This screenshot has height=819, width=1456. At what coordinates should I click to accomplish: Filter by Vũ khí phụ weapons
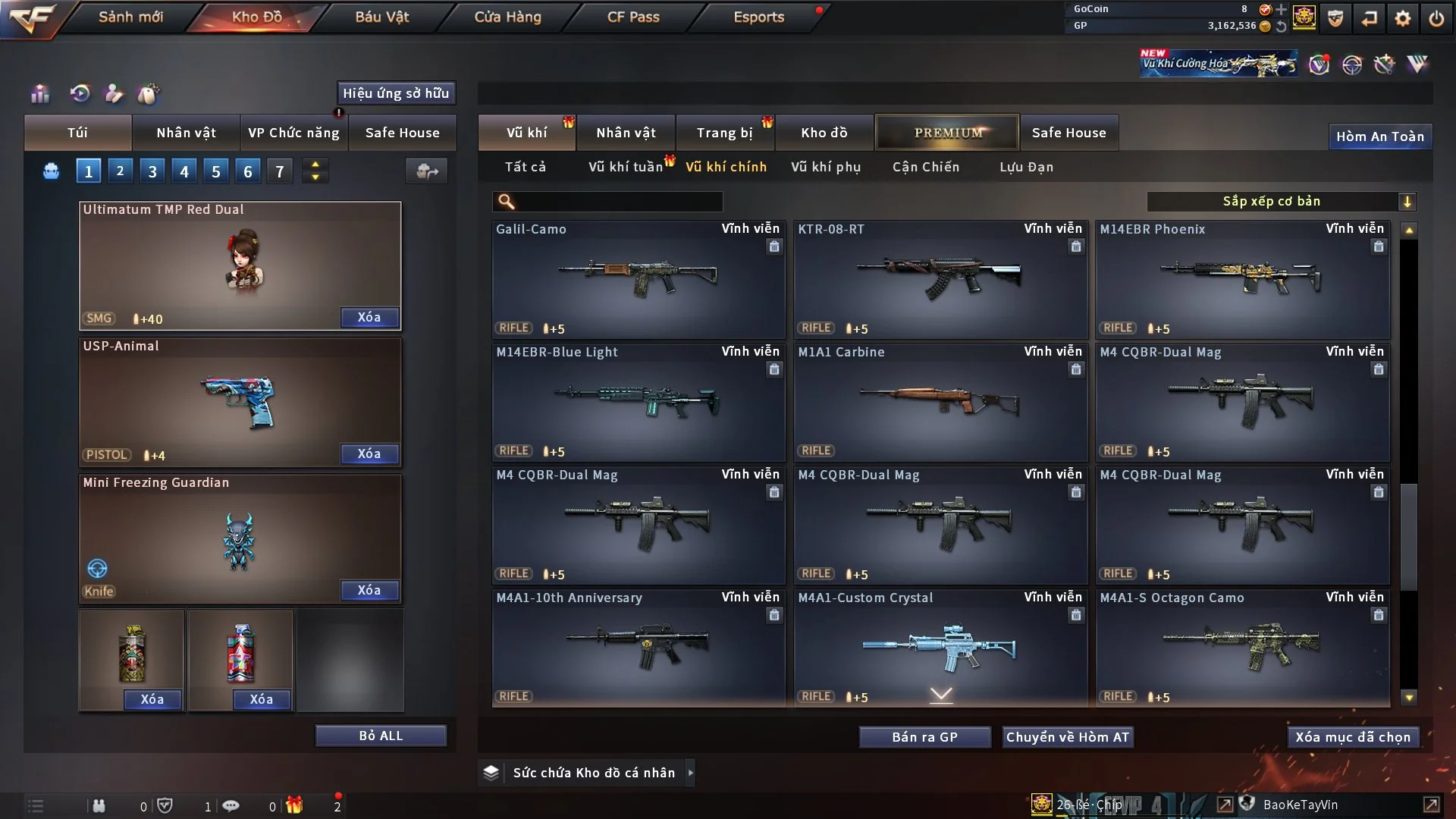826,167
